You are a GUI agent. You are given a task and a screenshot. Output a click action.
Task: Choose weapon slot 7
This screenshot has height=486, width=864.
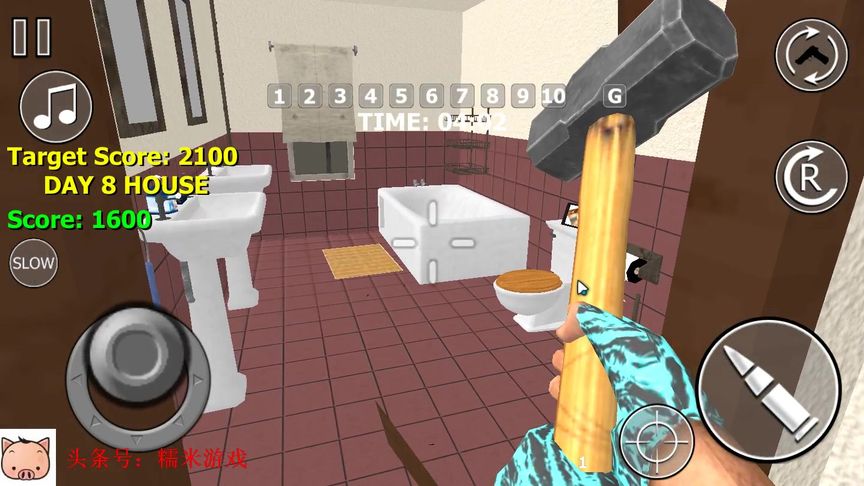pos(462,96)
